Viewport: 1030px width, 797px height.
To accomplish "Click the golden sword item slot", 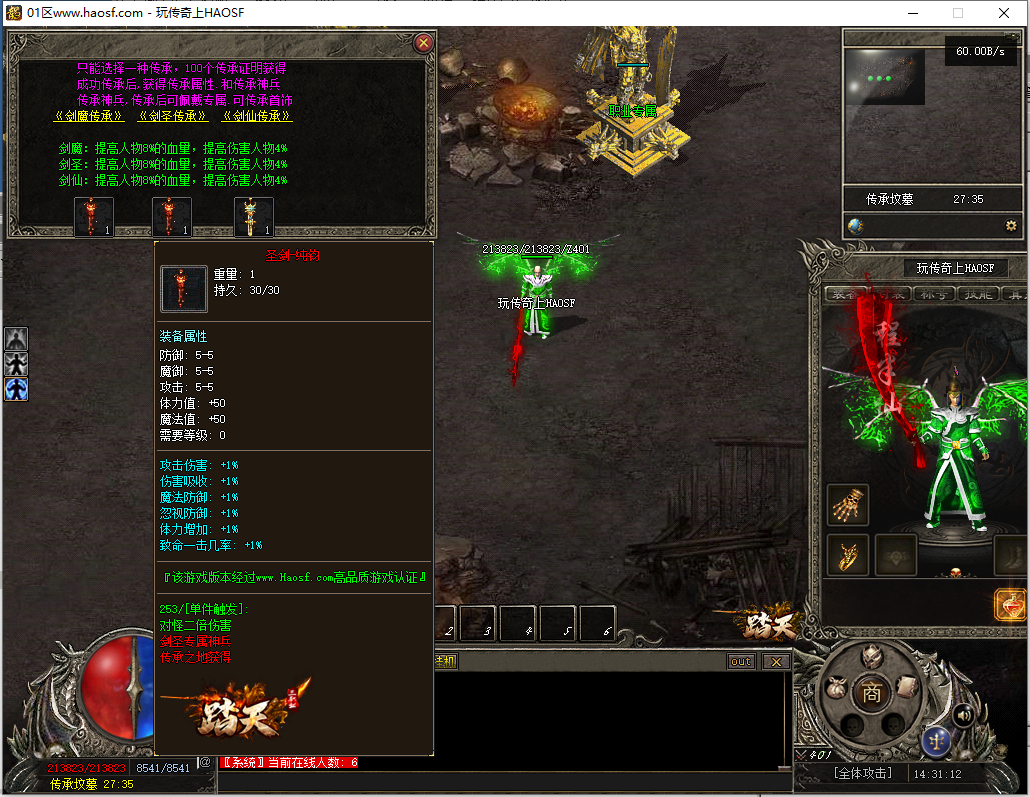I will pos(253,217).
